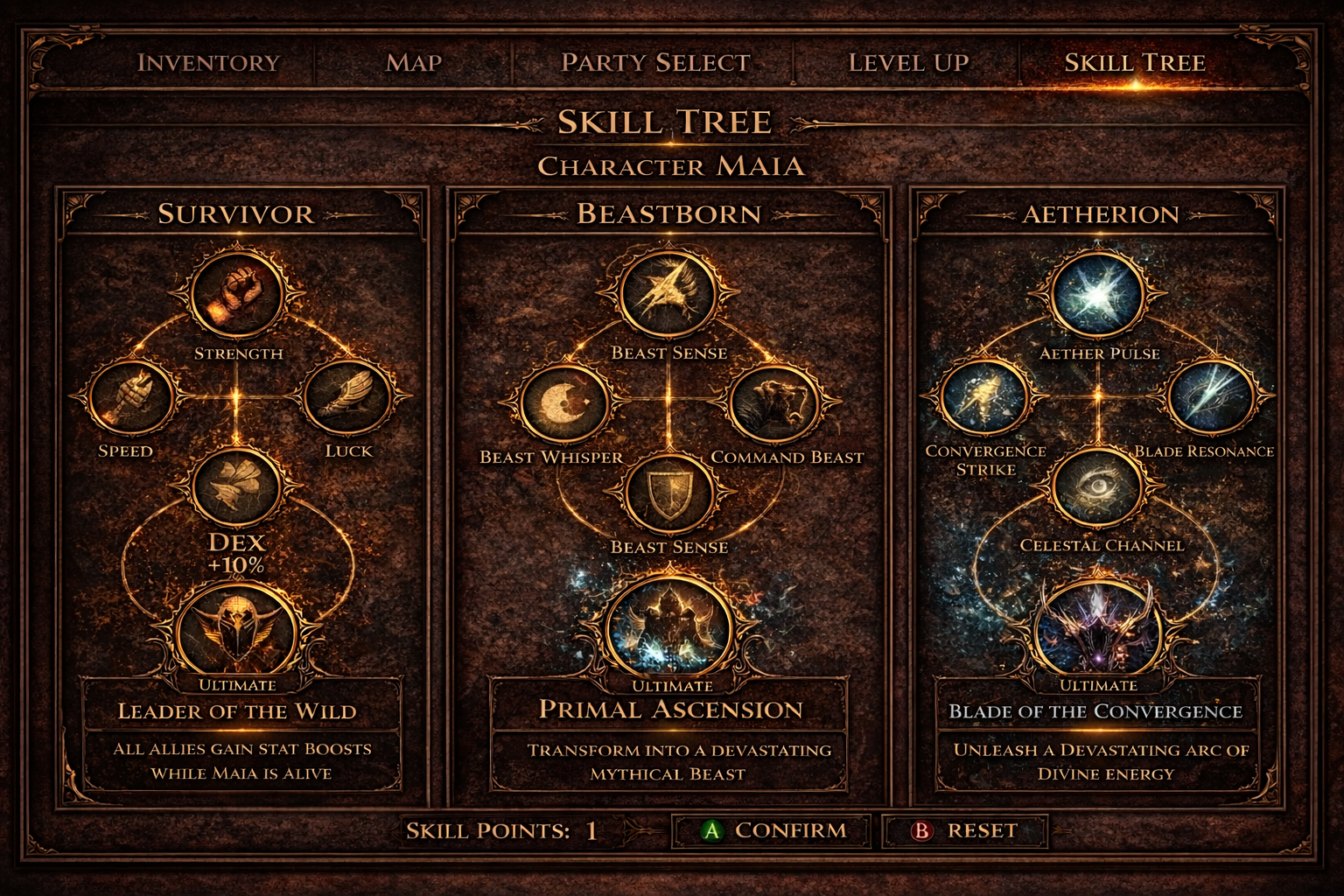The width and height of the screenshot is (1344, 896).
Task: Select the Command Beast node
Action: tap(778, 405)
